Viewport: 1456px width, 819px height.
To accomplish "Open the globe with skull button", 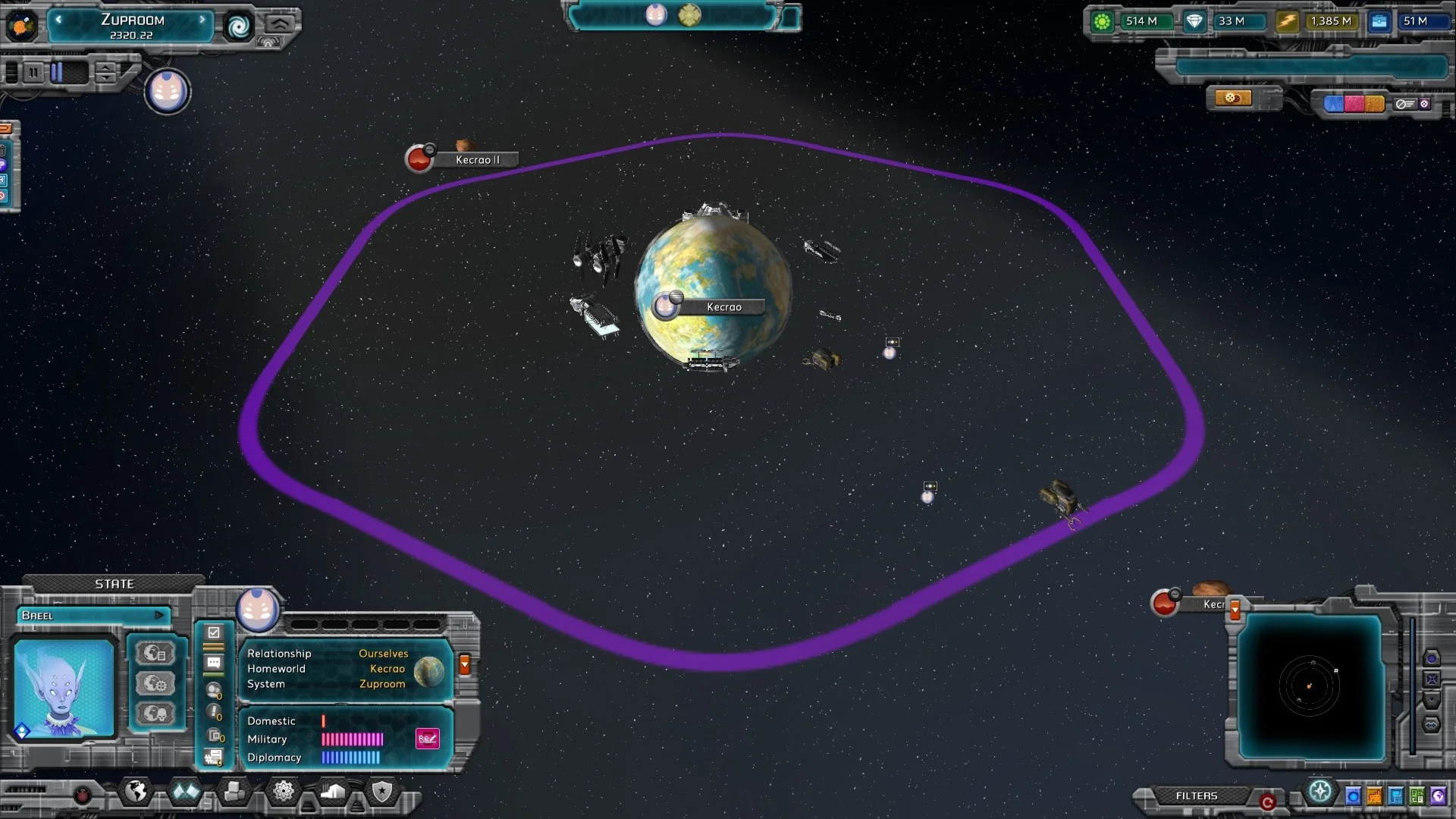I will click(155, 714).
